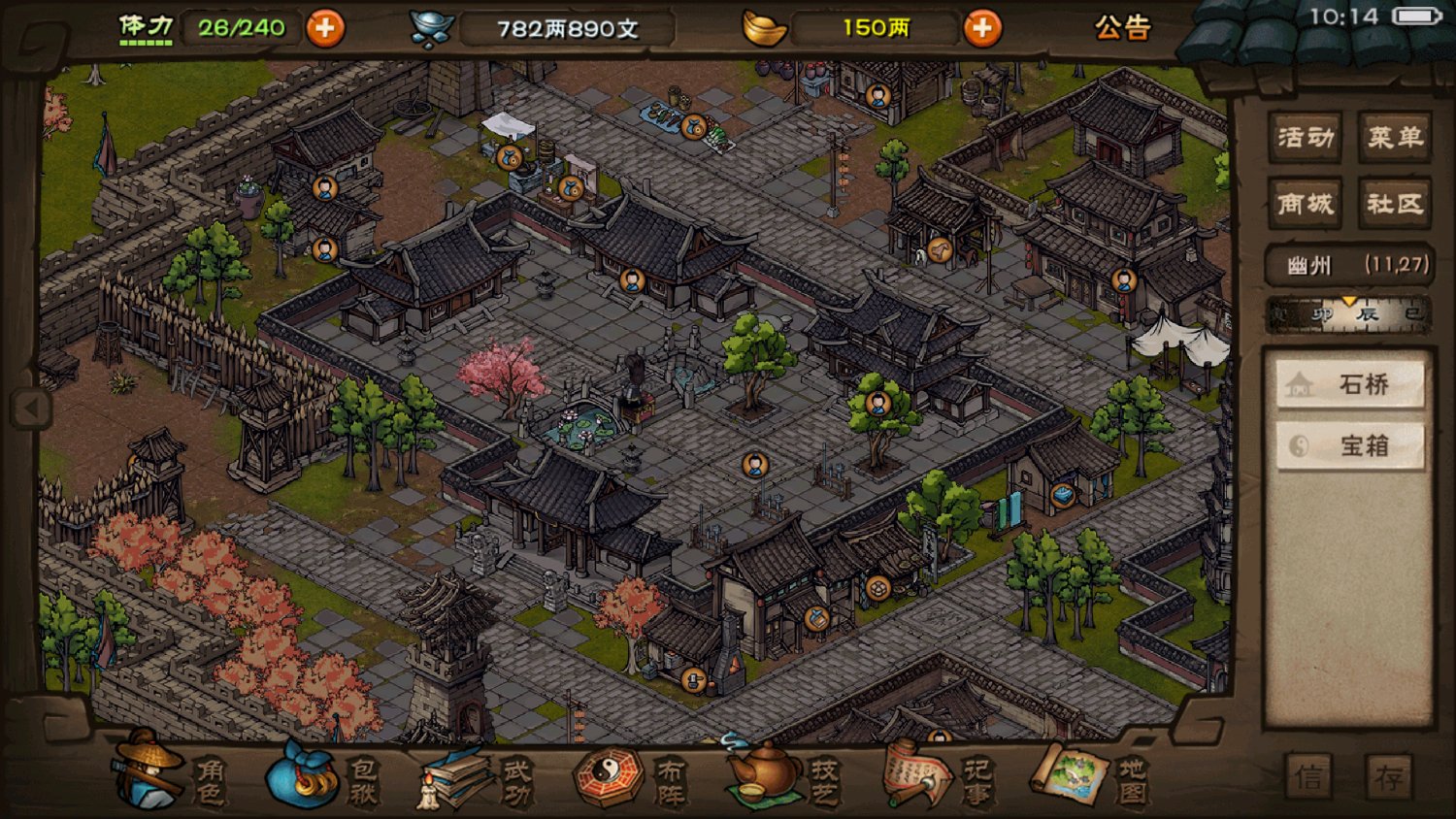Select the 石桥 location entry
The width and height of the screenshot is (1456, 819).
1350,385
